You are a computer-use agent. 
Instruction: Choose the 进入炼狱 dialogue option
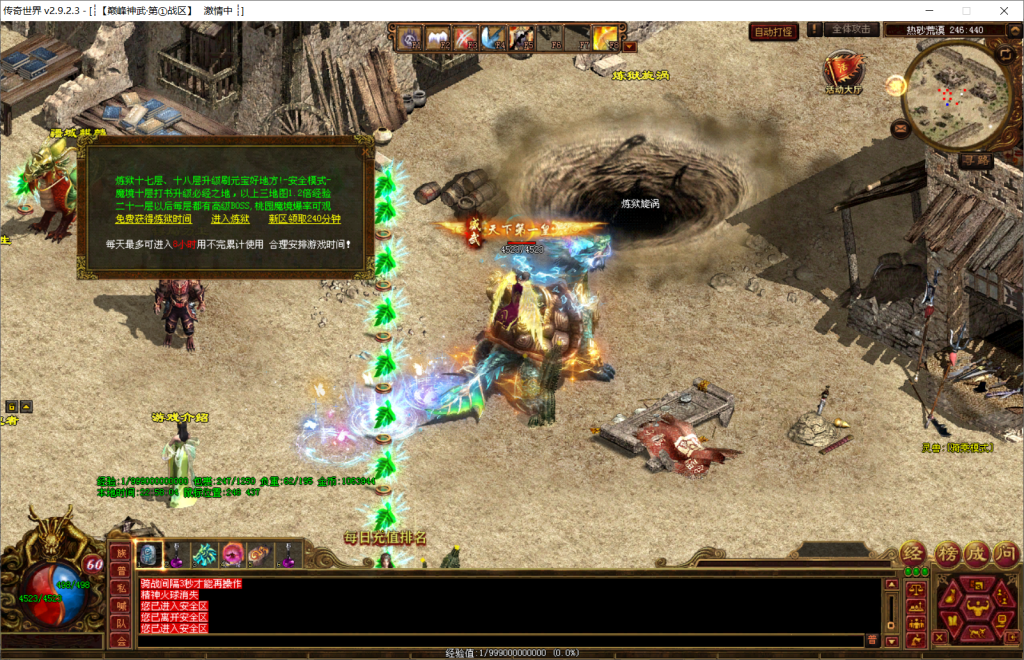[x=230, y=218]
